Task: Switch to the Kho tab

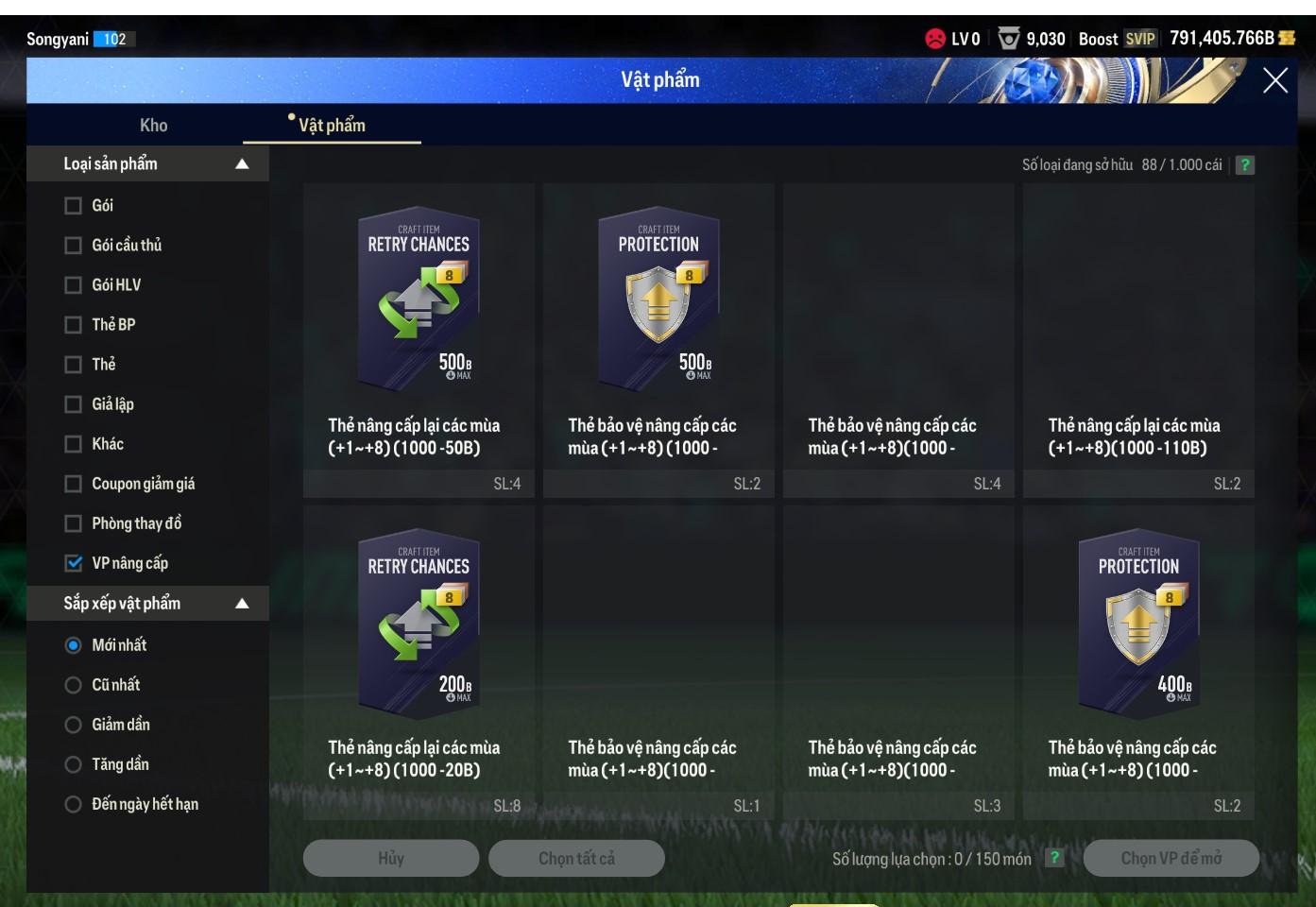Action: click(x=153, y=125)
